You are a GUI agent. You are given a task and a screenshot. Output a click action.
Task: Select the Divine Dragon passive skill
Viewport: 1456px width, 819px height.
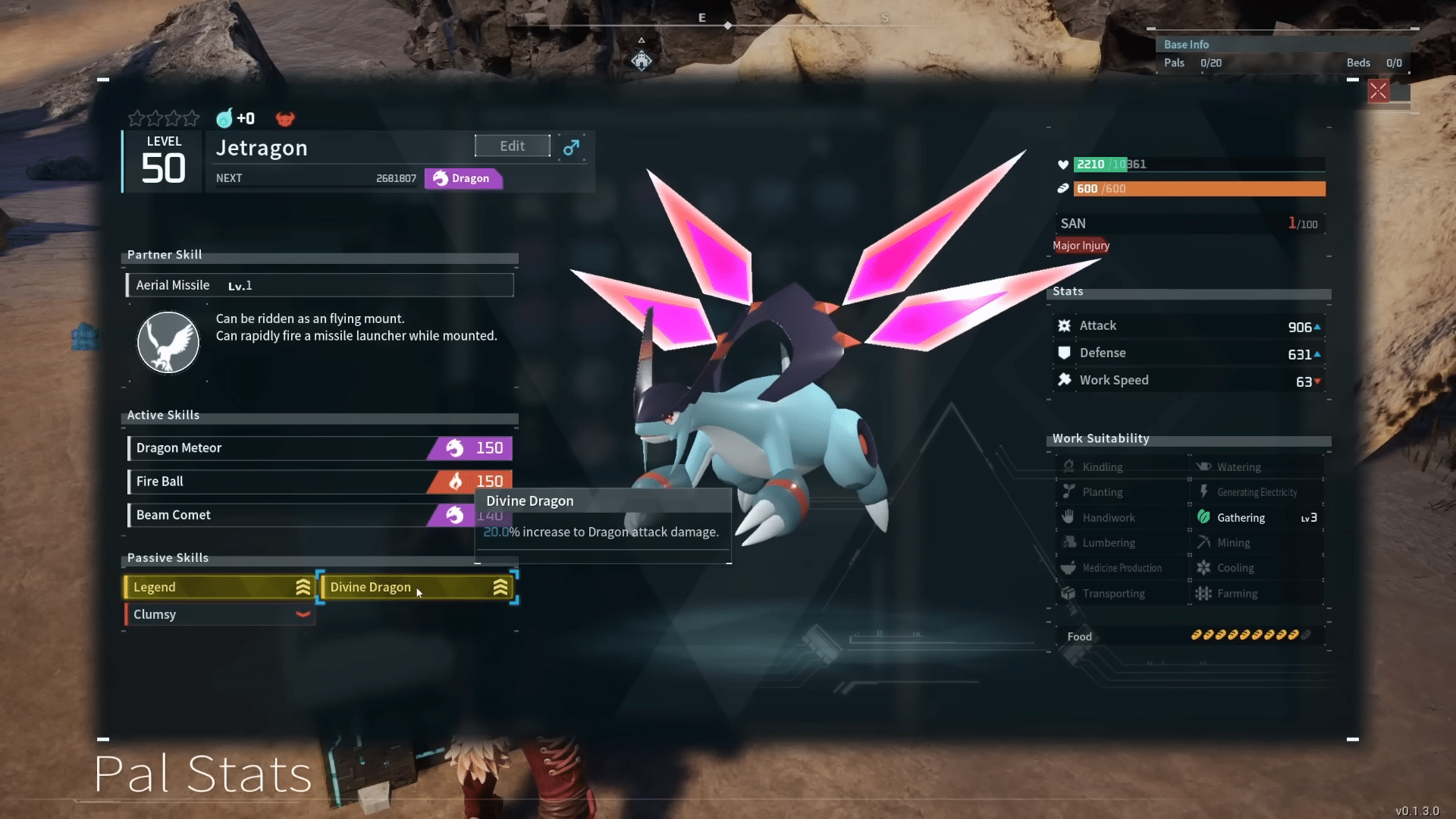(416, 587)
